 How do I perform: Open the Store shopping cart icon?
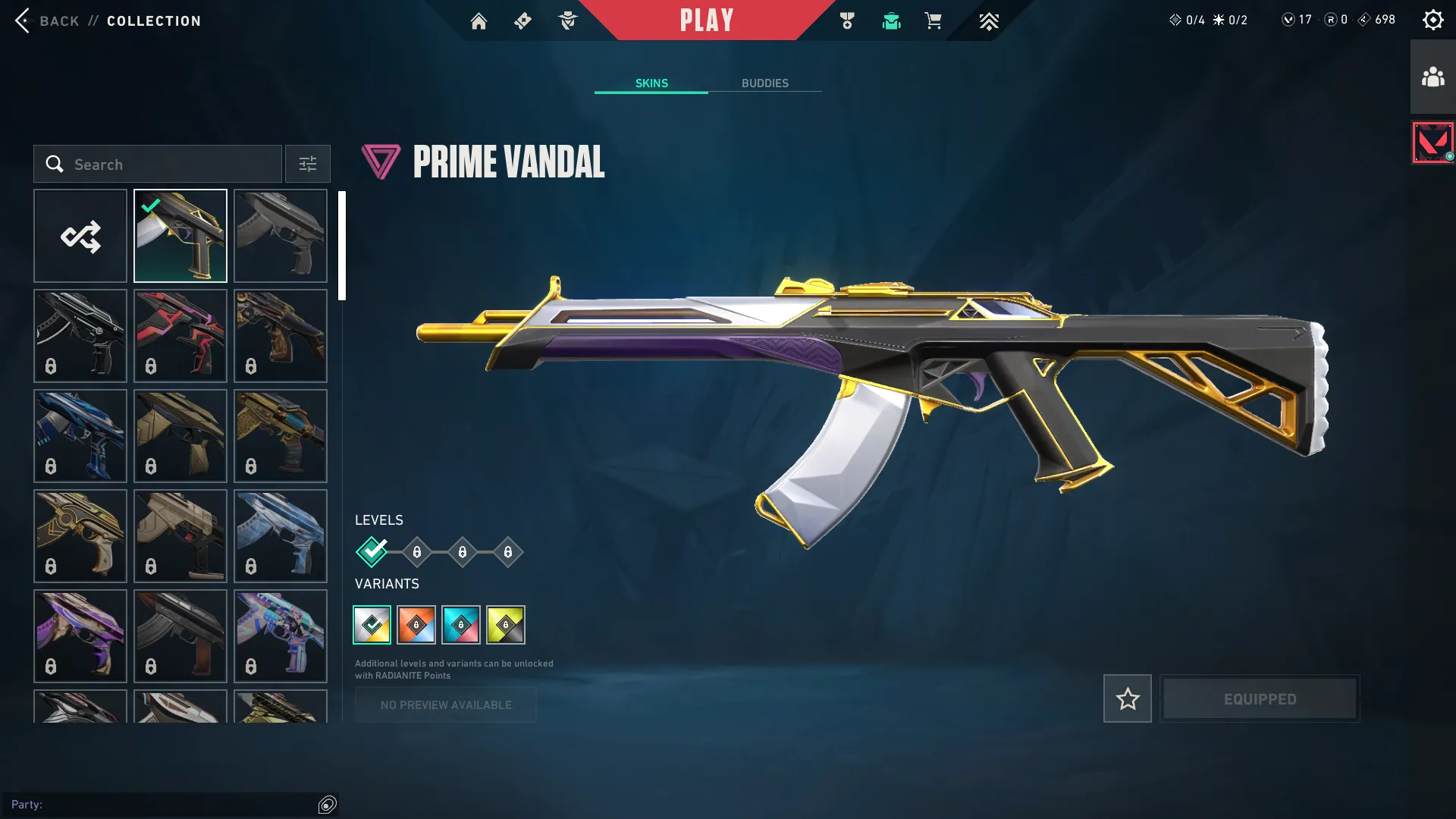934,20
